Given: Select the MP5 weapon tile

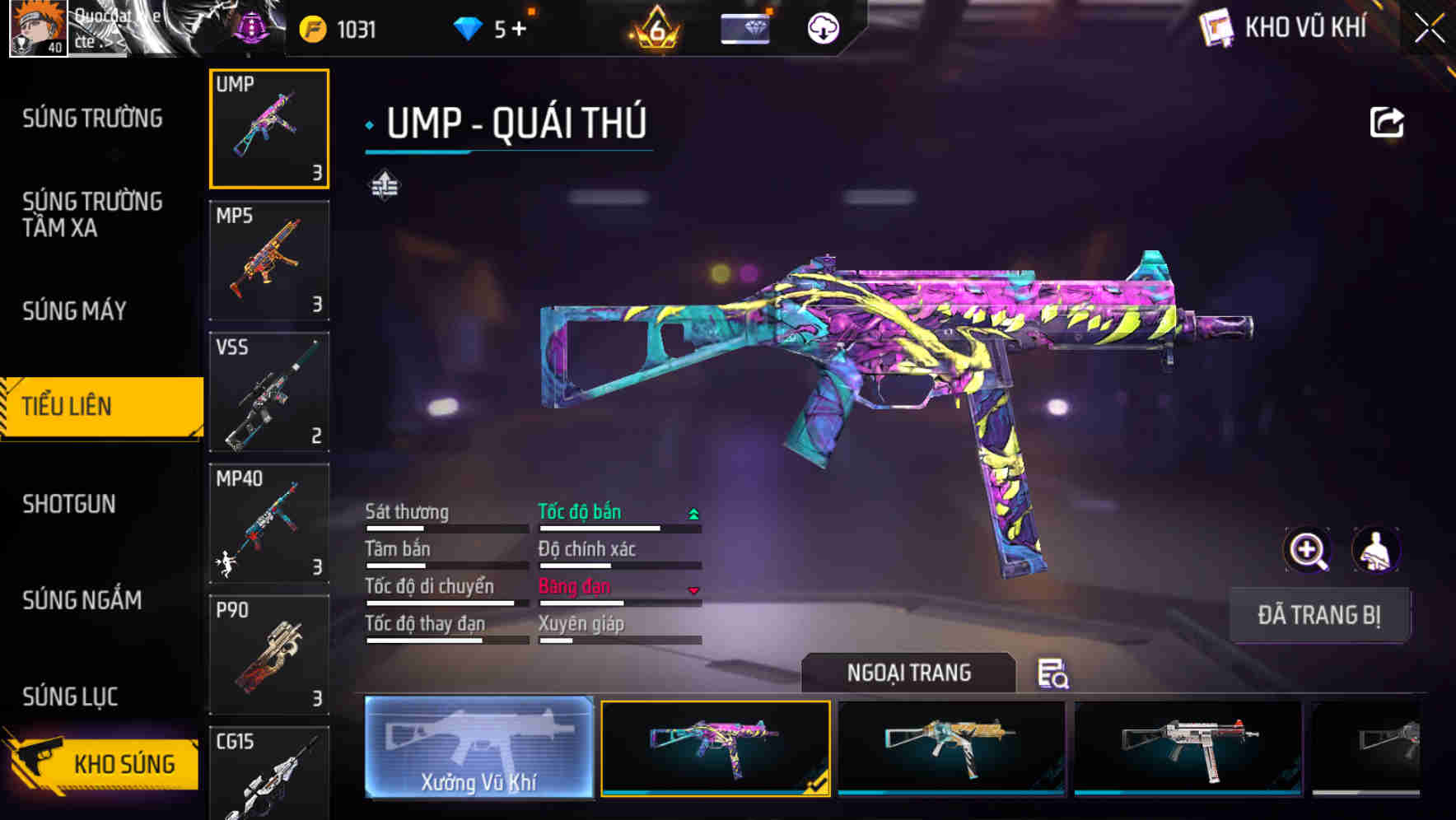Looking at the screenshot, I should 269,260.
